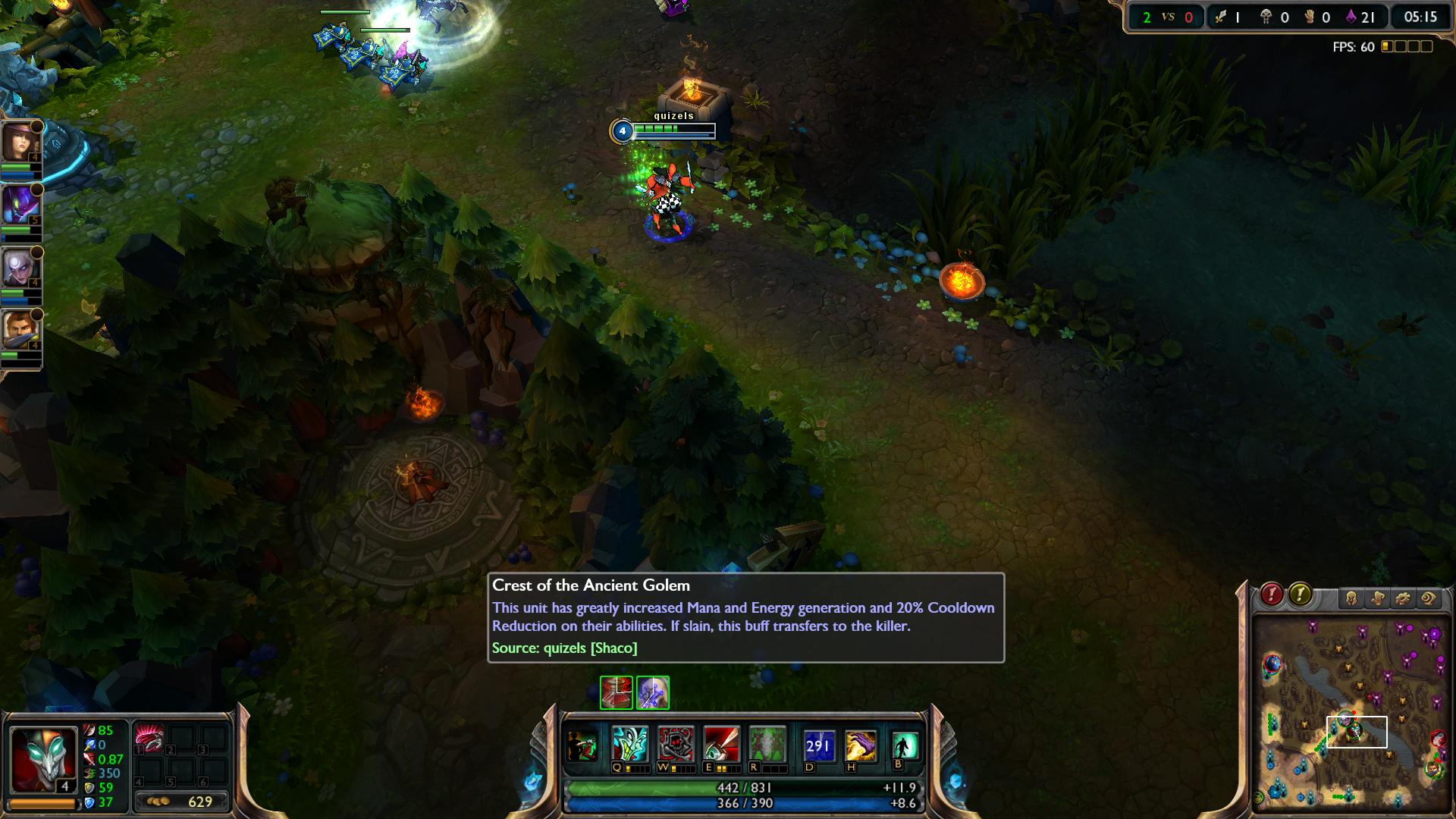1456x819 pixels.
Task: Activate the Recall ability icon
Action: click(x=905, y=746)
